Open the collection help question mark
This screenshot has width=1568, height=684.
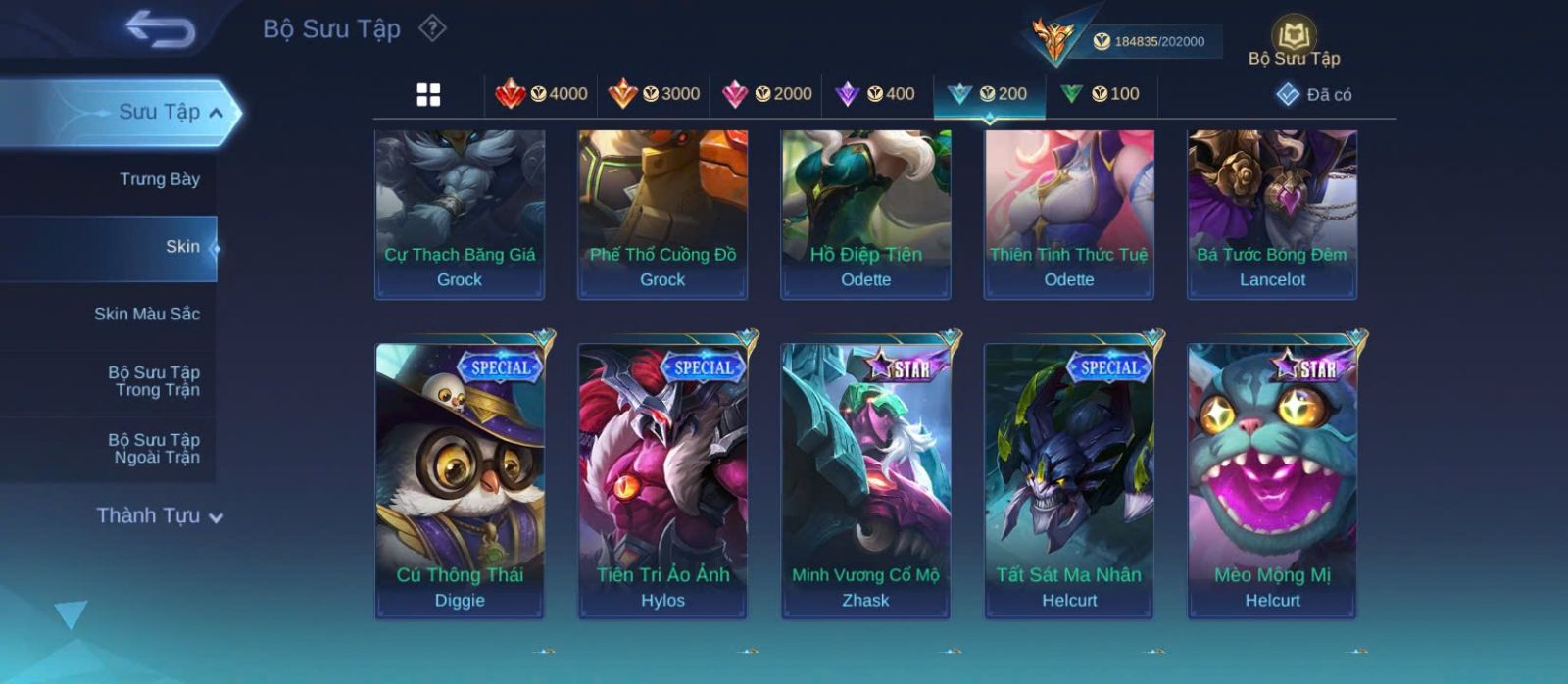(x=432, y=28)
